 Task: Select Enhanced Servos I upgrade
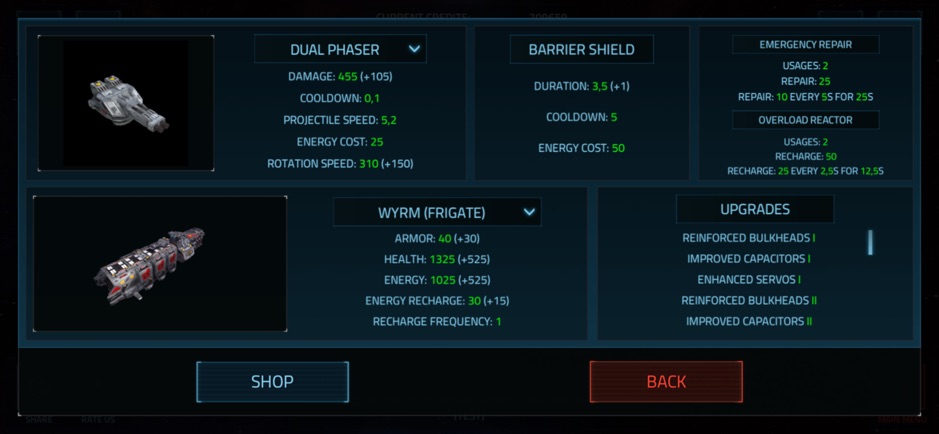pyautogui.click(x=748, y=280)
